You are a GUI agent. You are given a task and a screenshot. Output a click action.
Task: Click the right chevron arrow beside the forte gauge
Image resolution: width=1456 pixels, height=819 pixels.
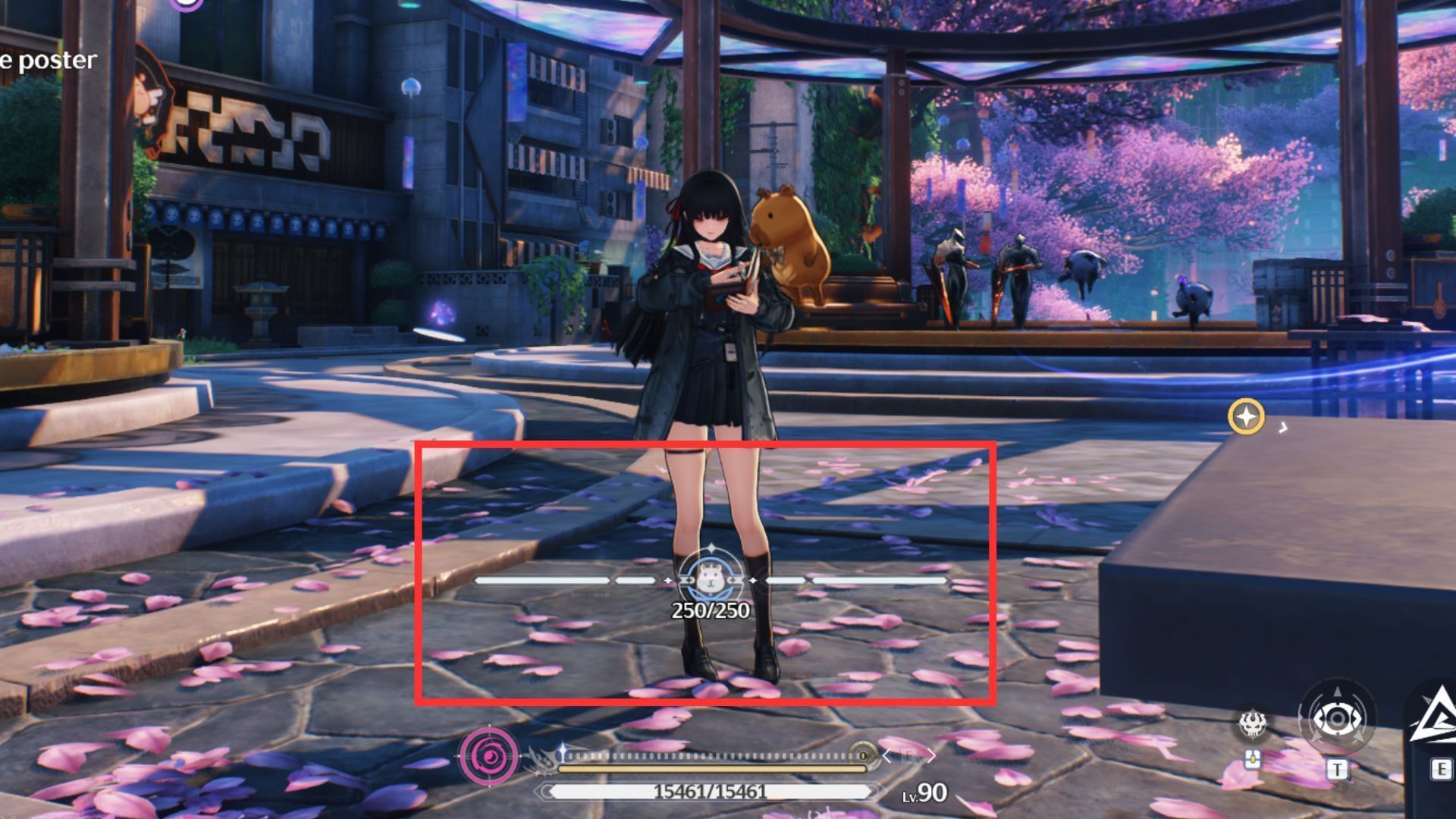tap(931, 756)
